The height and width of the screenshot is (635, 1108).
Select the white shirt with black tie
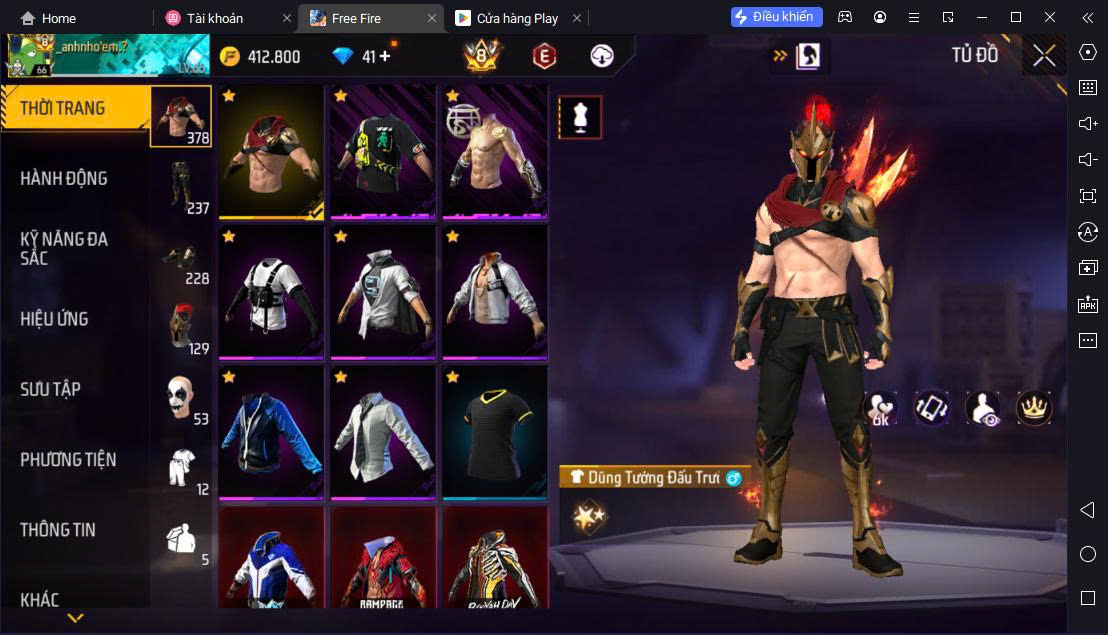pos(383,432)
